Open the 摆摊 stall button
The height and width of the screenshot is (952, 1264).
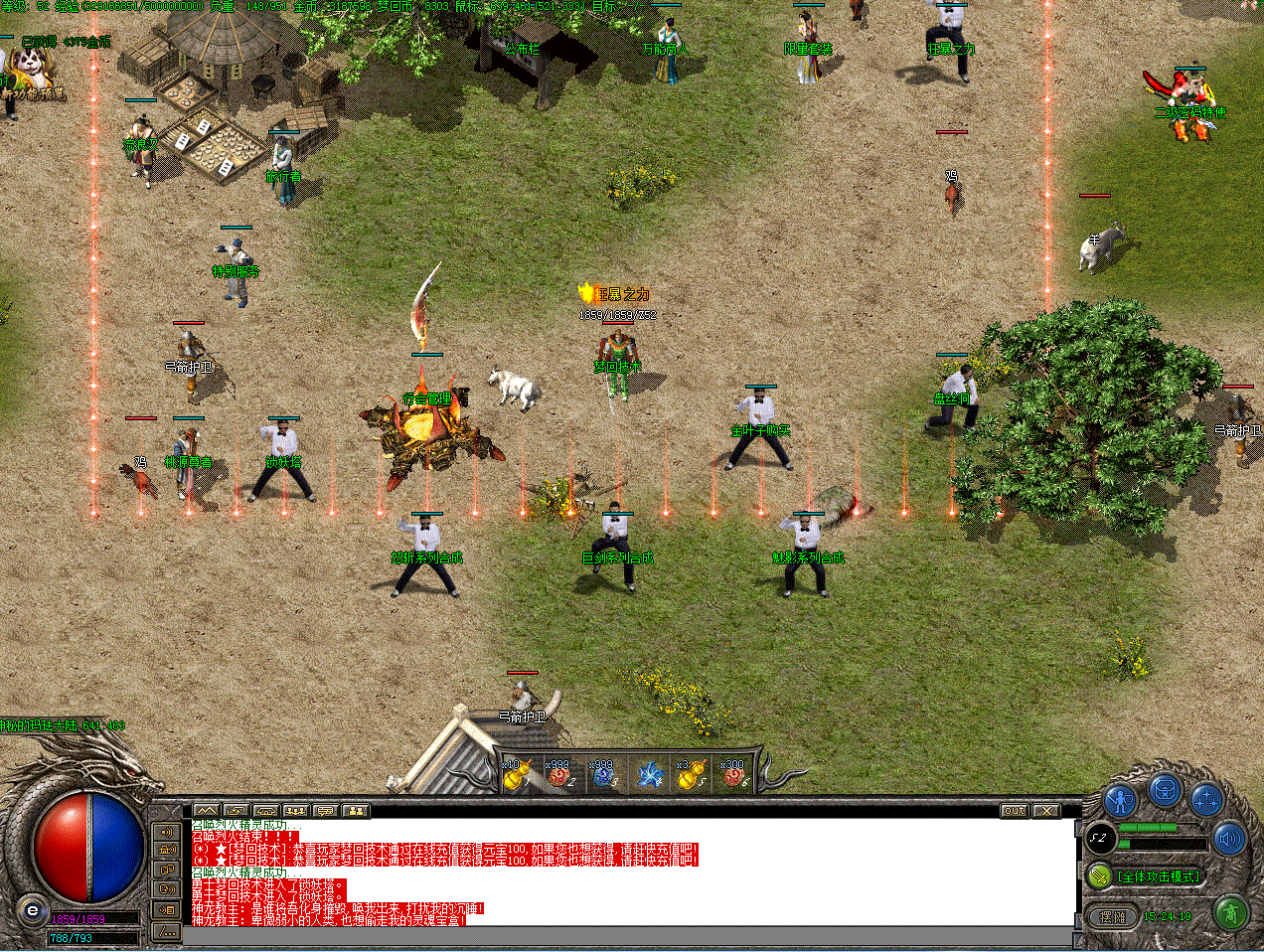(1113, 916)
